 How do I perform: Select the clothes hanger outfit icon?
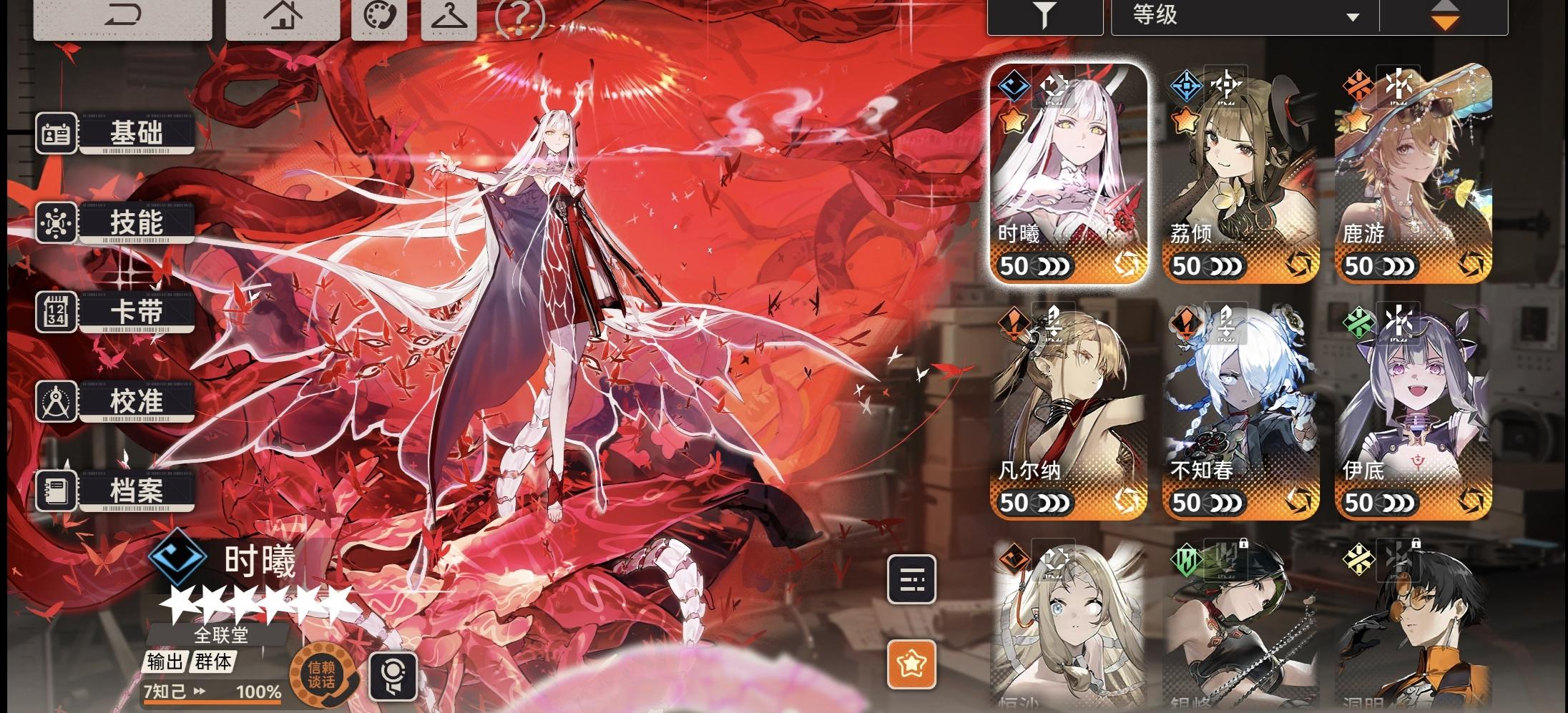point(448,17)
